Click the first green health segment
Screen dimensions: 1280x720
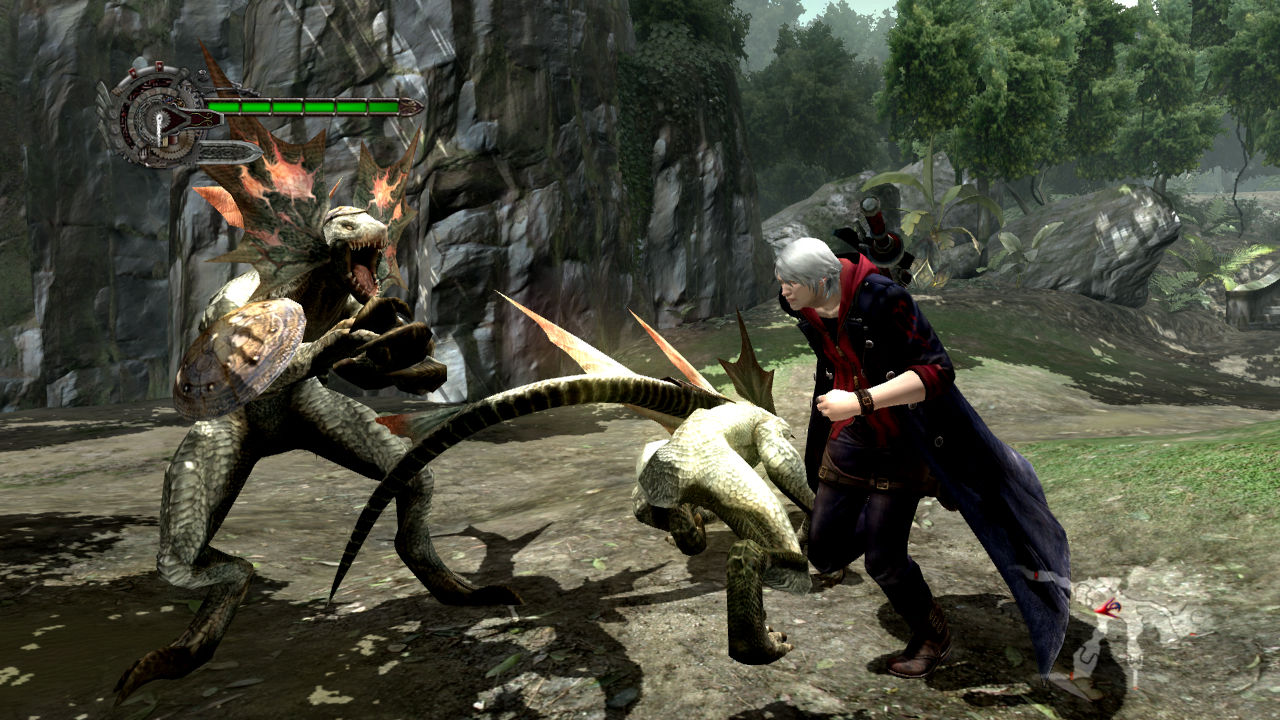[224, 105]
